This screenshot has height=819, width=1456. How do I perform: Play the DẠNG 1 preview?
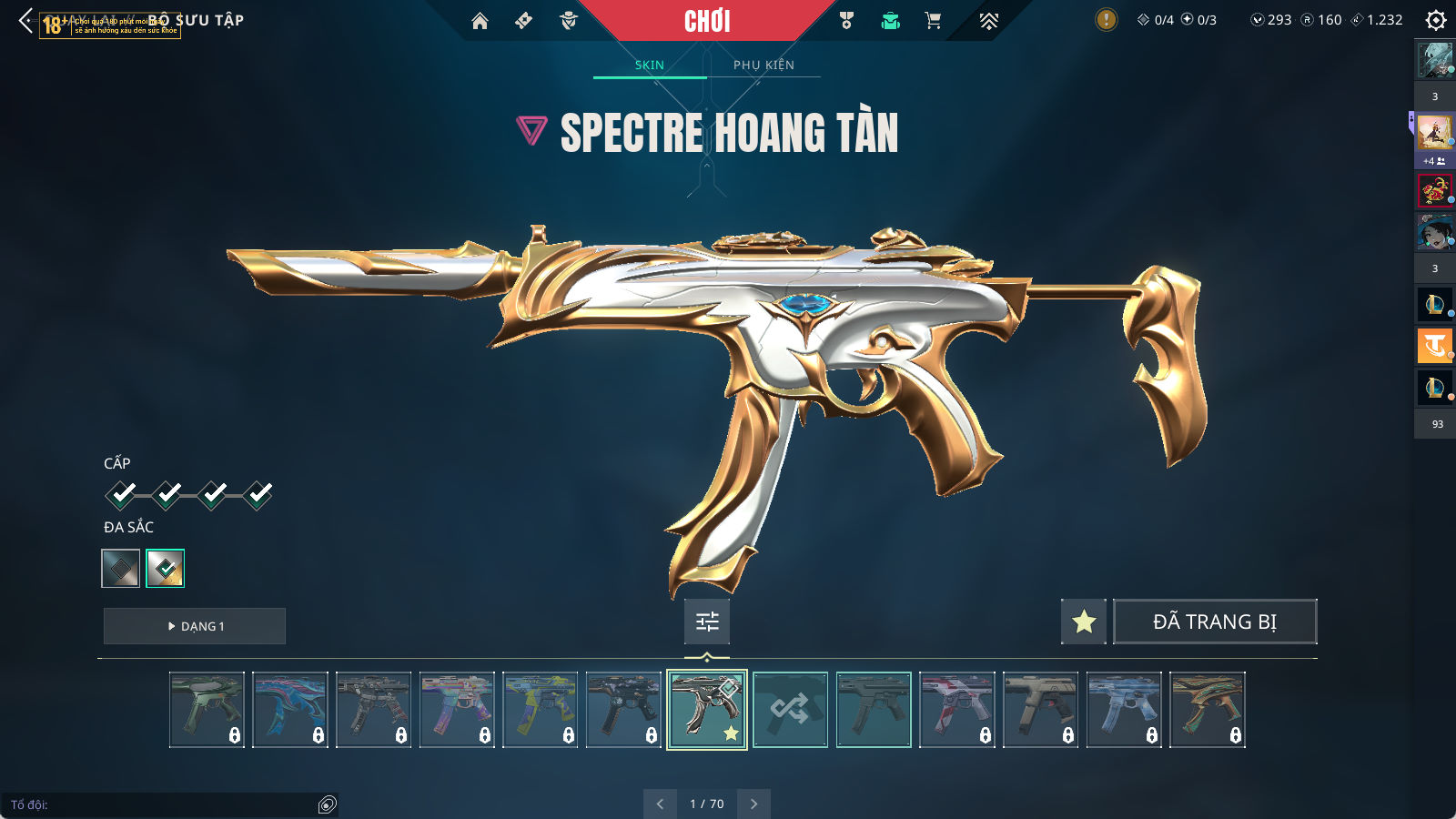(x=195, y=626)
